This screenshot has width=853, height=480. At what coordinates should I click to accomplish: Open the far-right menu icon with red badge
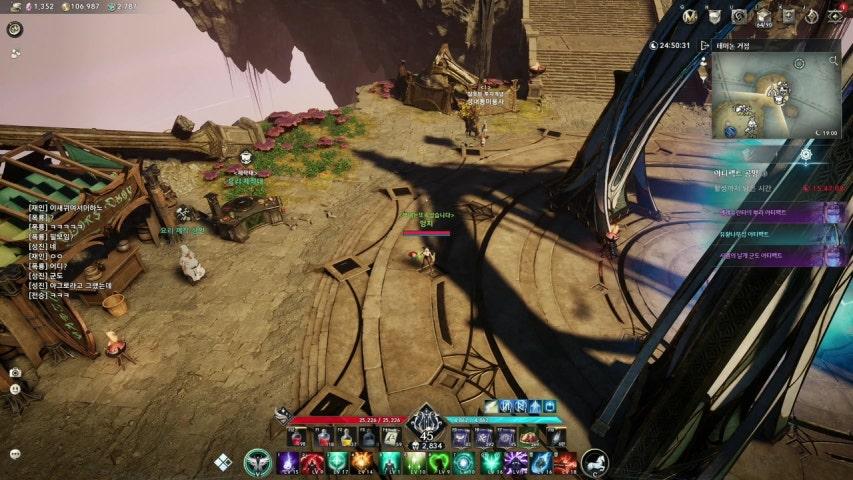836,16
